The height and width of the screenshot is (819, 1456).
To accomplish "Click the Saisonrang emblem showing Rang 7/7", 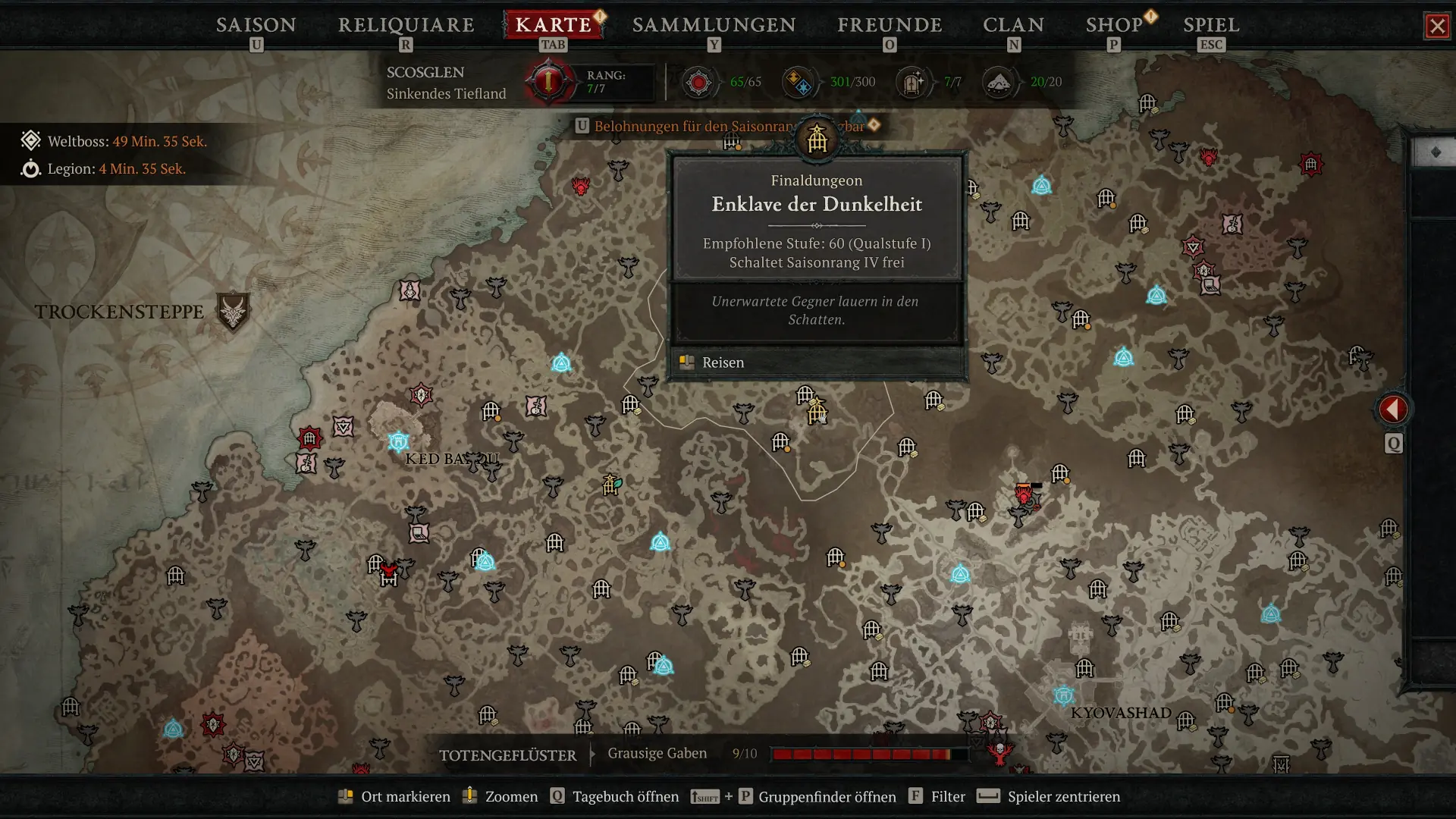I will point(548,81).
